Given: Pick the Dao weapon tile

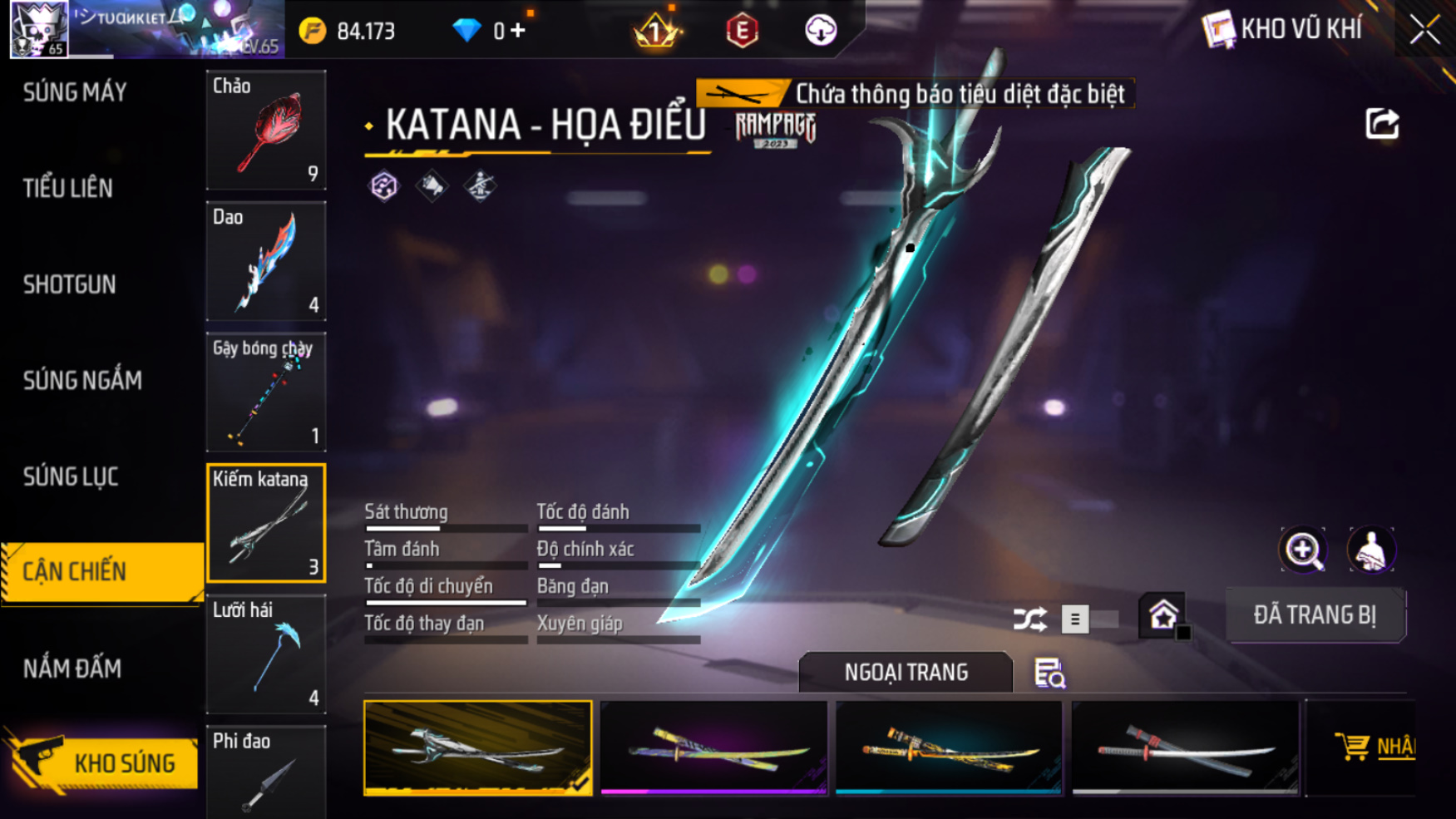Looking at the screenshot, I should 266,261.
